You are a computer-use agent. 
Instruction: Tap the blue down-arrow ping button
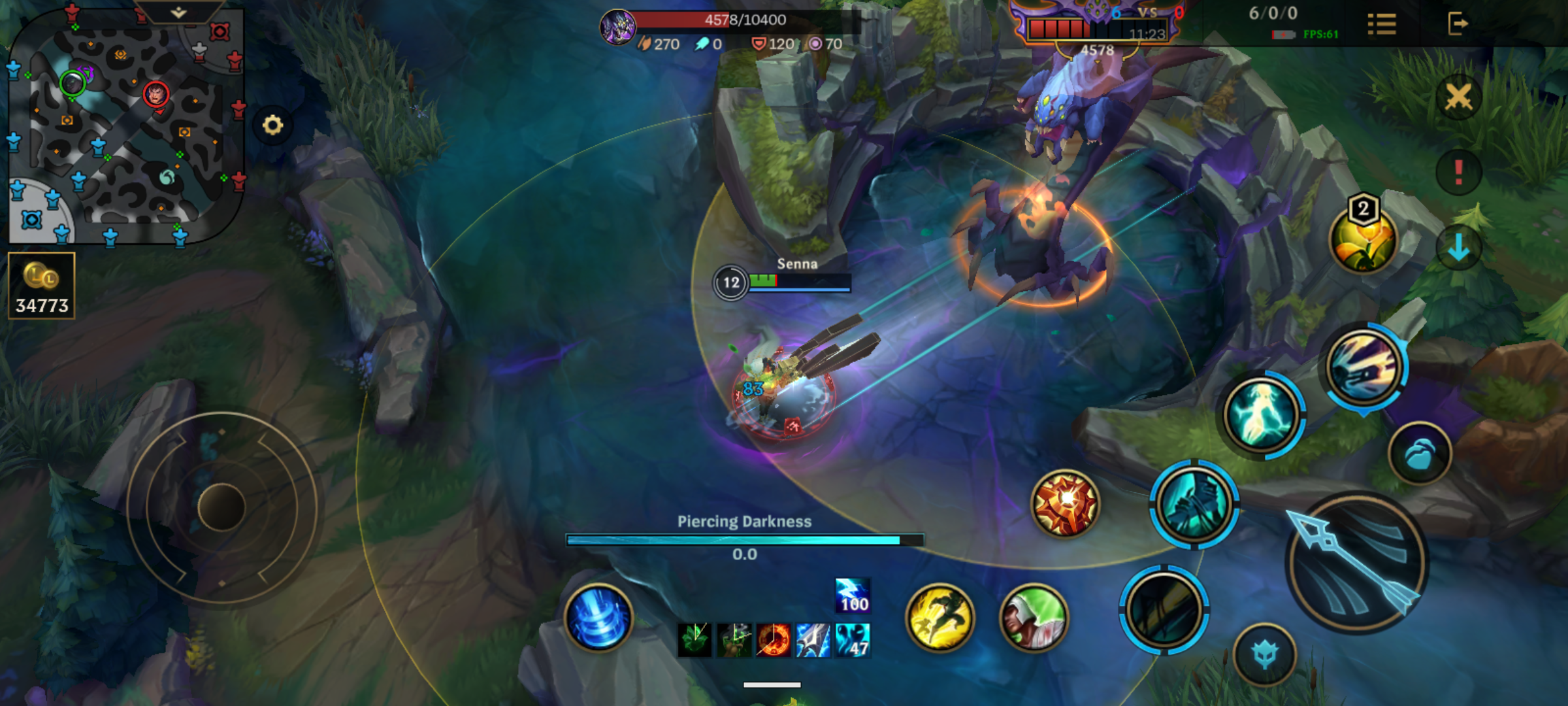click(1458, 248)
